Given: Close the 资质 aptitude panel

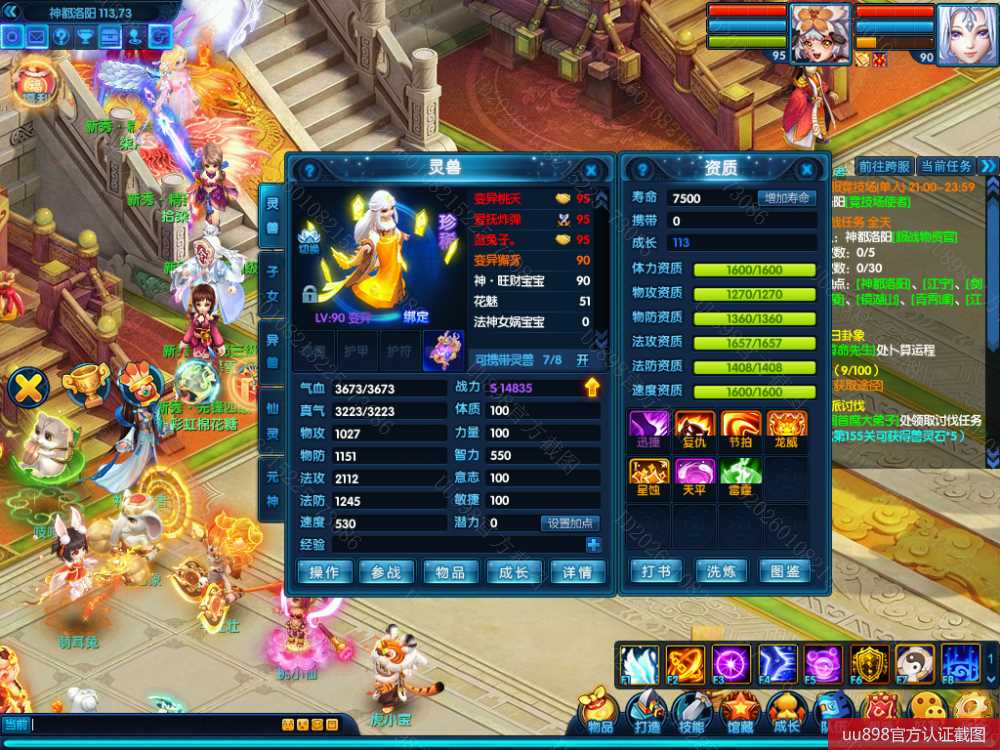Looking at the screenshot, I should pos(806,170).
